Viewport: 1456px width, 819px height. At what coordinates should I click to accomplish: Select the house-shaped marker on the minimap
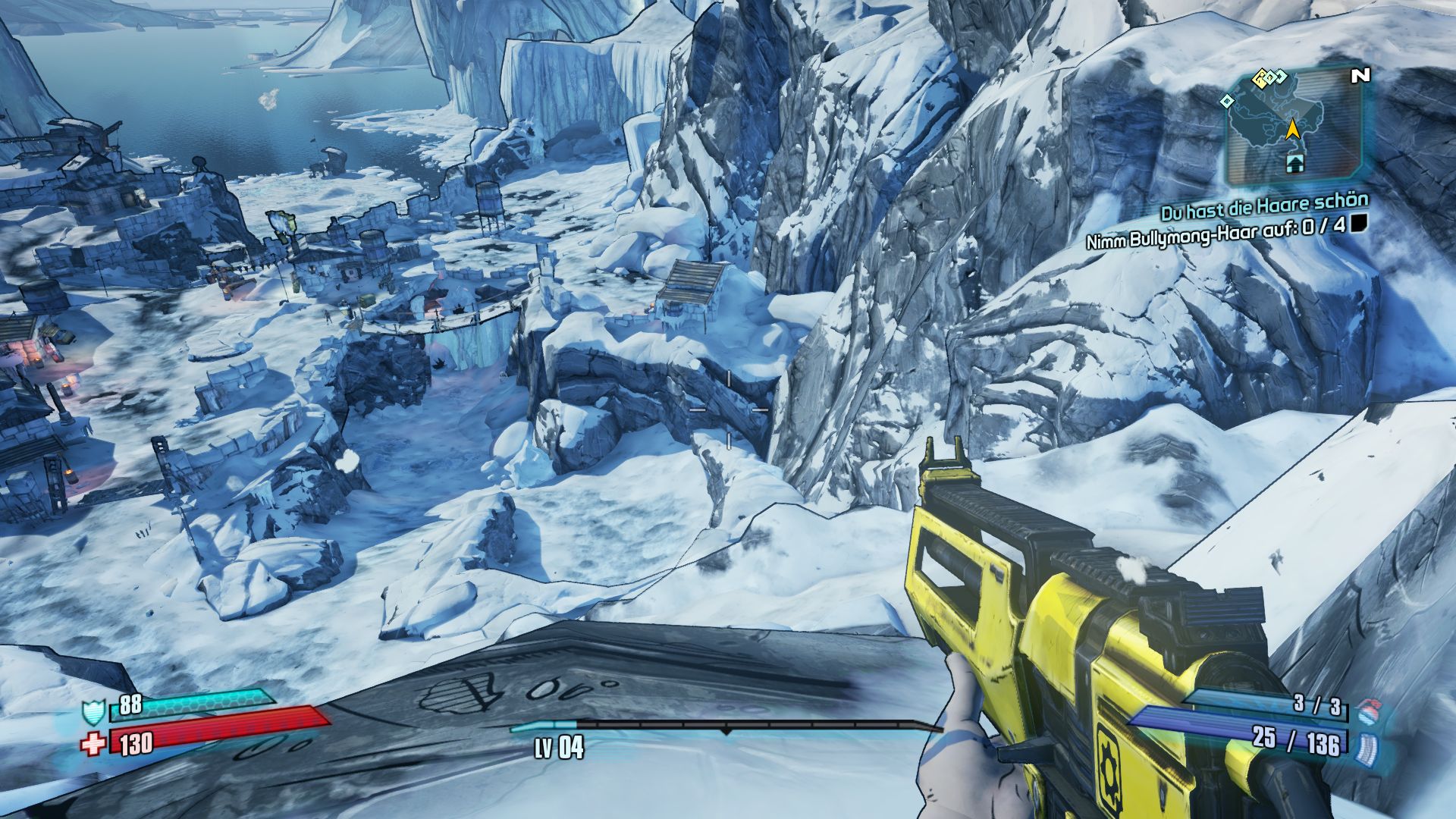(1294, 161)
